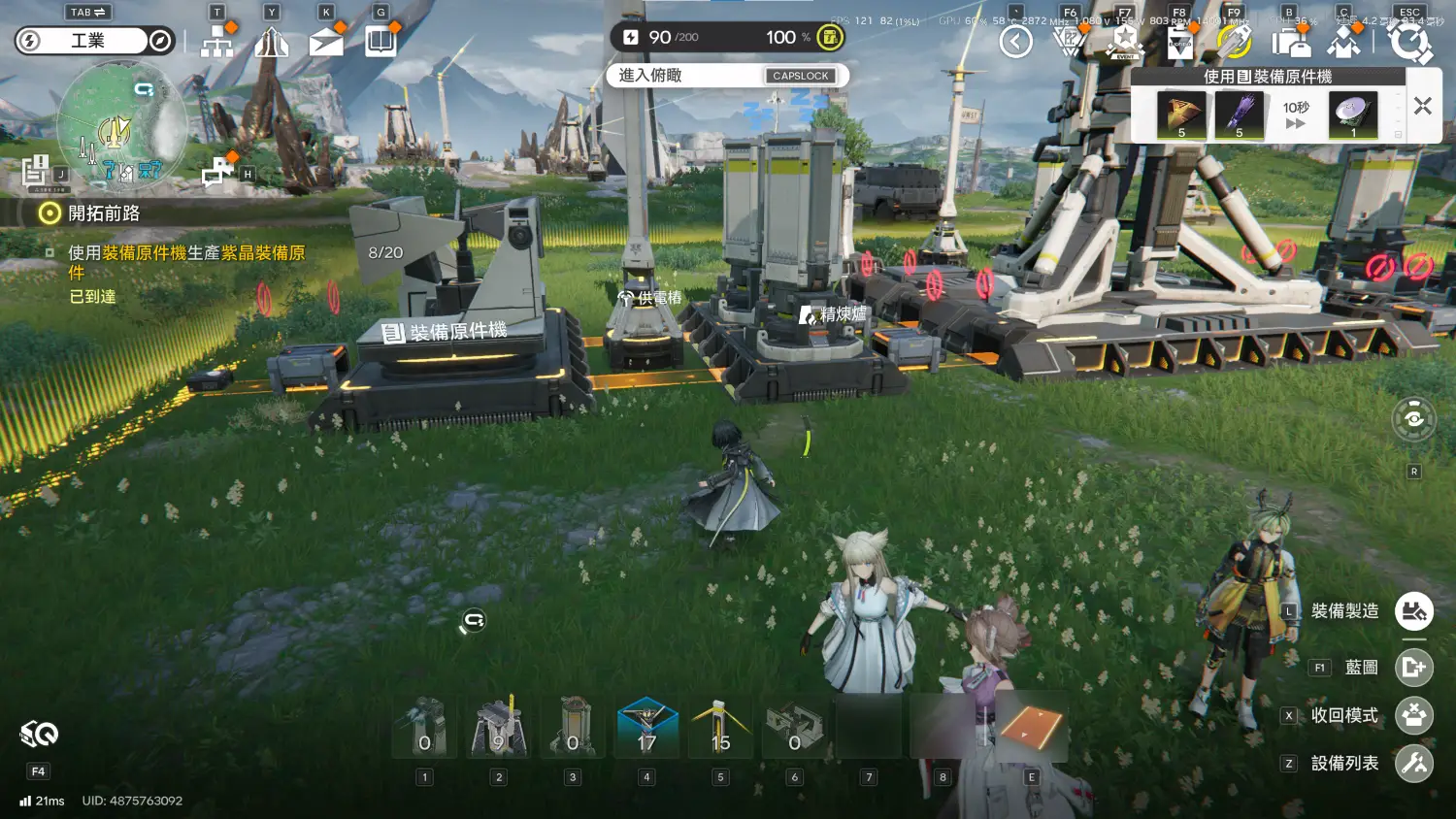Open the 設備列表 facility list
This screenshot has width=1456, height=819.
click(1413, 764)
